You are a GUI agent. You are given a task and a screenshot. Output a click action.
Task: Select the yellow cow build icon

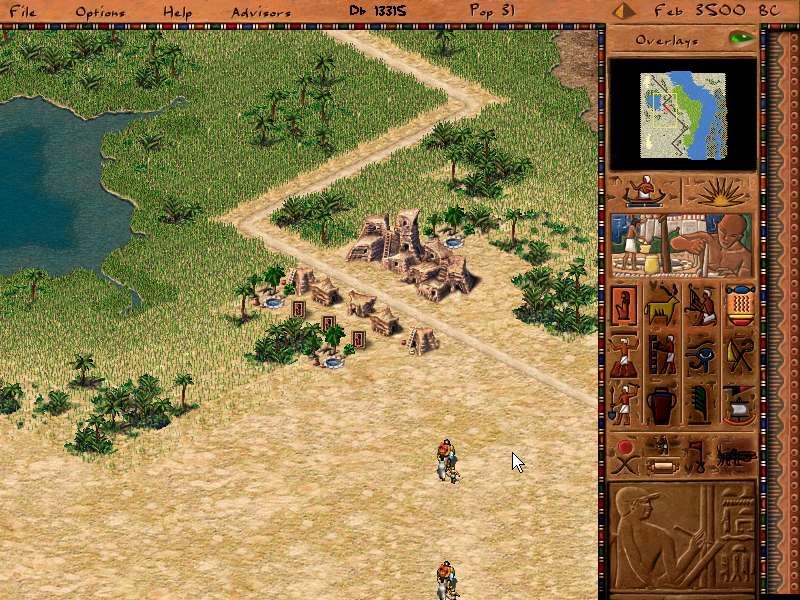663,305
